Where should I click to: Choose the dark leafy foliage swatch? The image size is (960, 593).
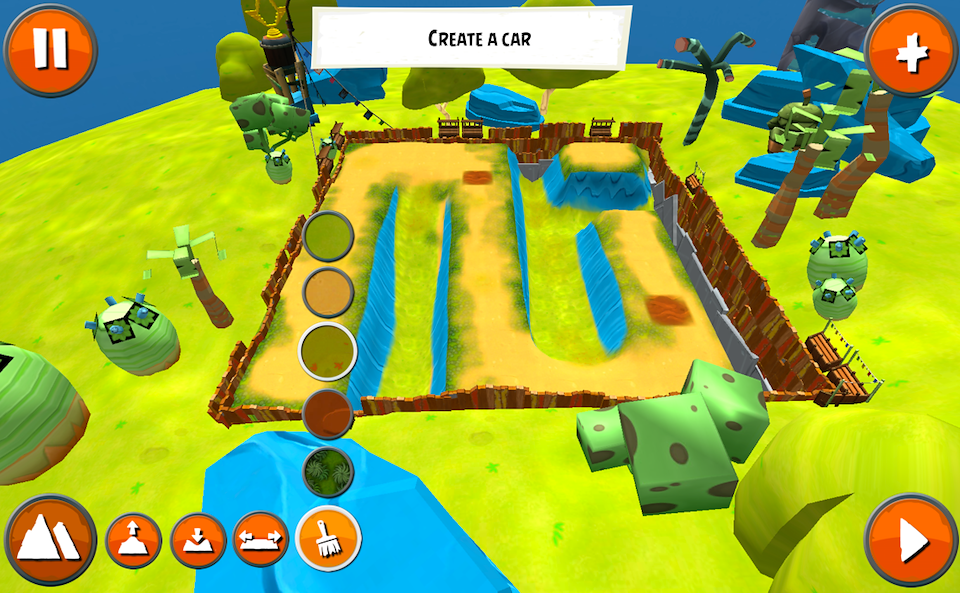328,471
